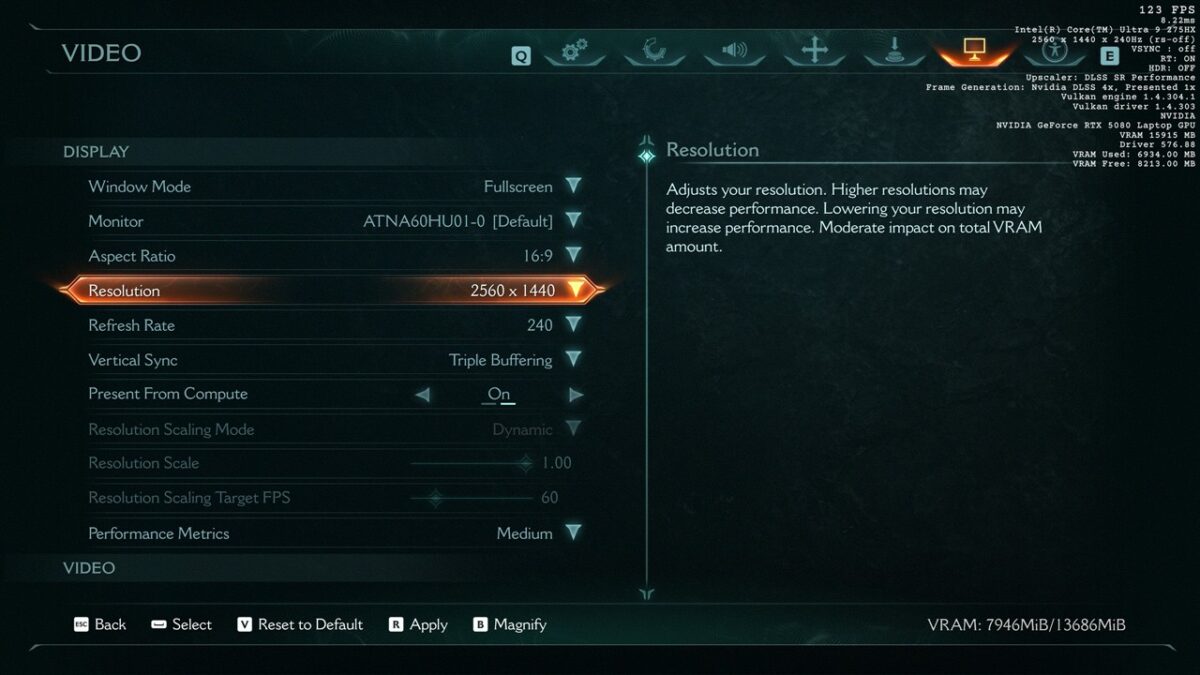Click right arrow for Present From Compute
The image size is (1200, 675).
pyautogui.click(x=576, y=395)
